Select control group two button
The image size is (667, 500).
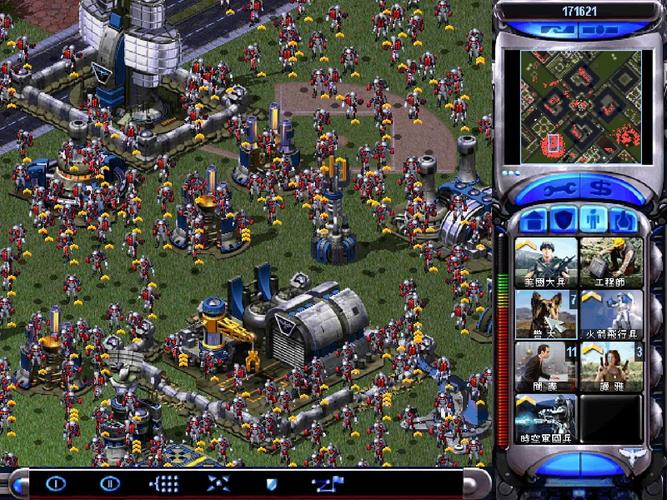[109, 484]
